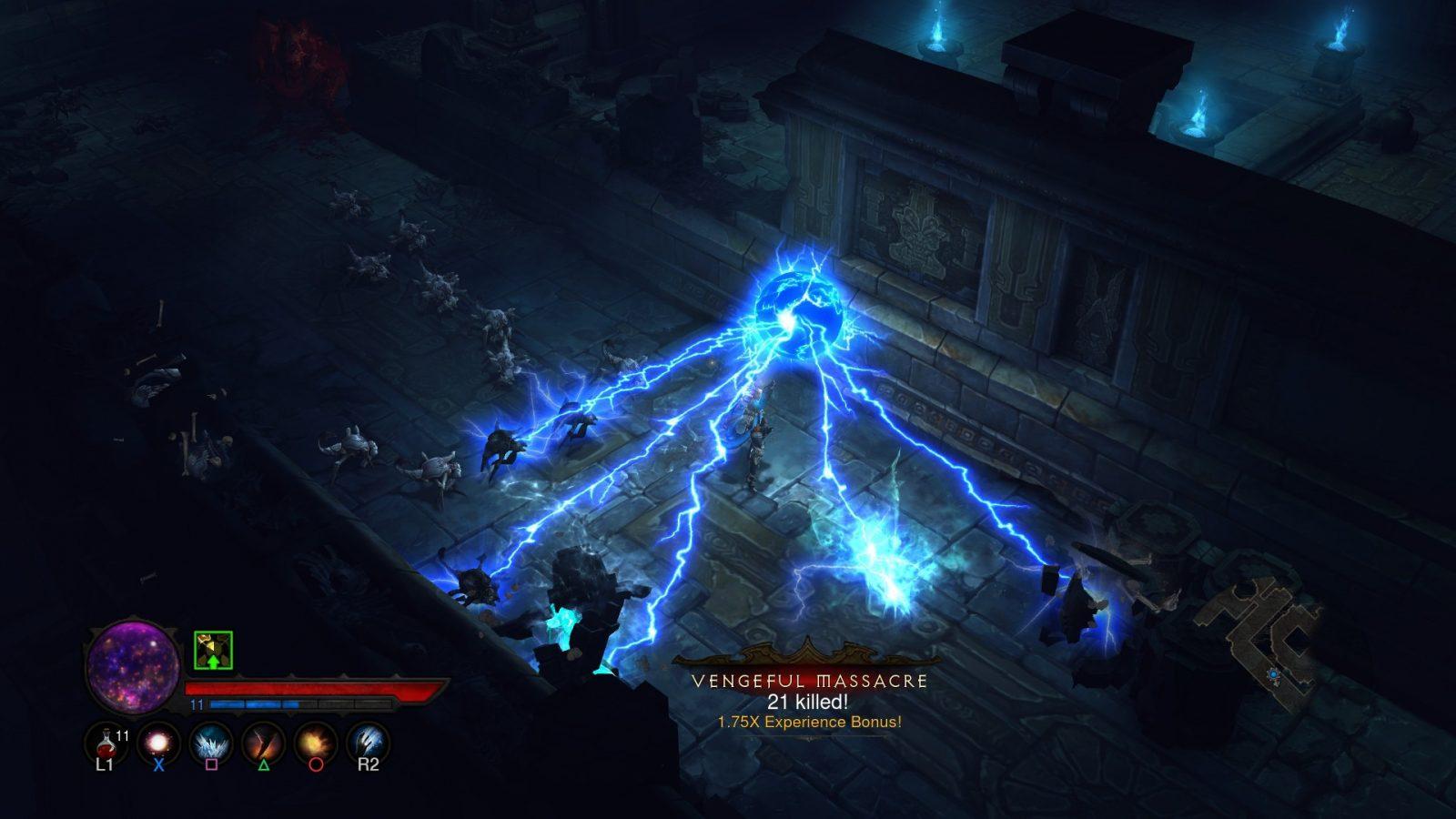Activate the orange explosion skill
This screenshot has width=1456, height=819.
click(x=316, y=742)
